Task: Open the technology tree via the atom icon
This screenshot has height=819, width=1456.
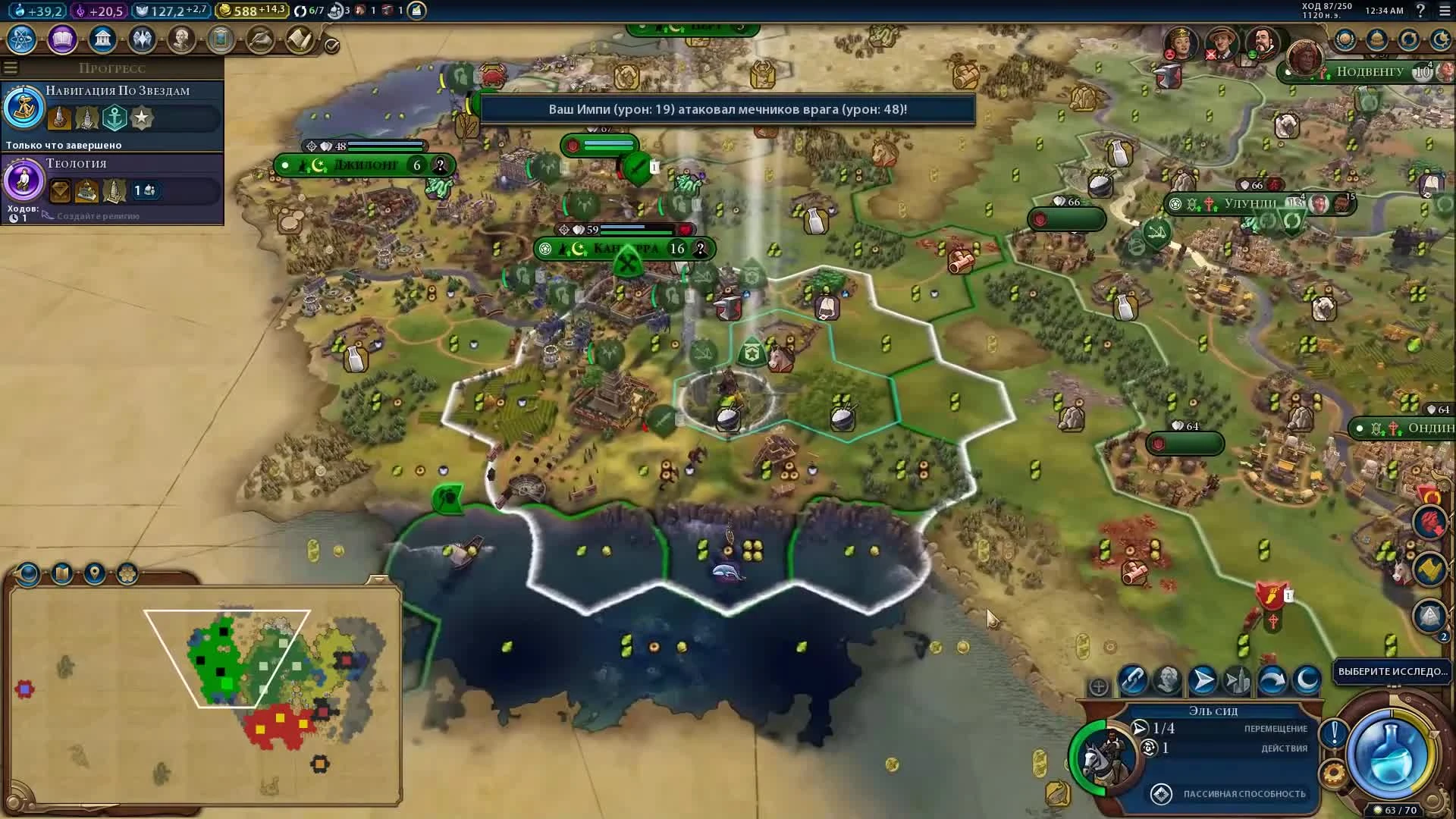Action: [20, 39]
